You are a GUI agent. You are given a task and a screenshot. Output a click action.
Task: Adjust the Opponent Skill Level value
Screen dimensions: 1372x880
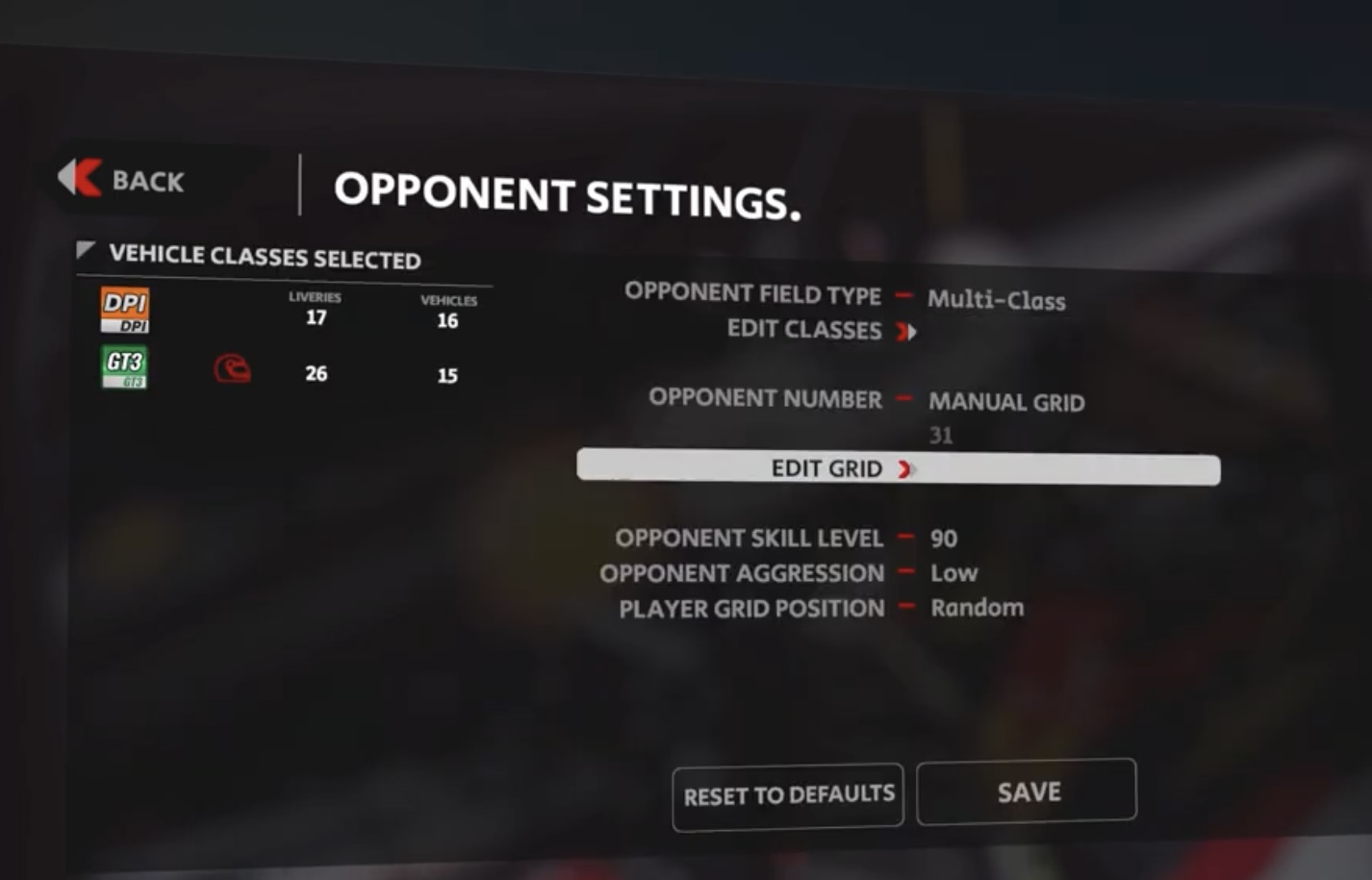(943, 539)
